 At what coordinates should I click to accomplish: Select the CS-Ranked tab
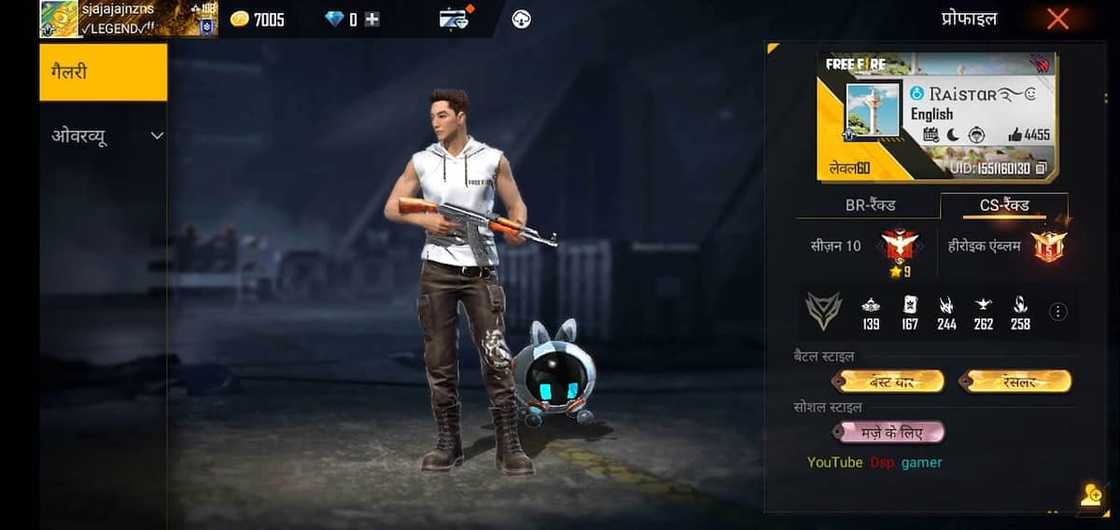click(1004, 205)
